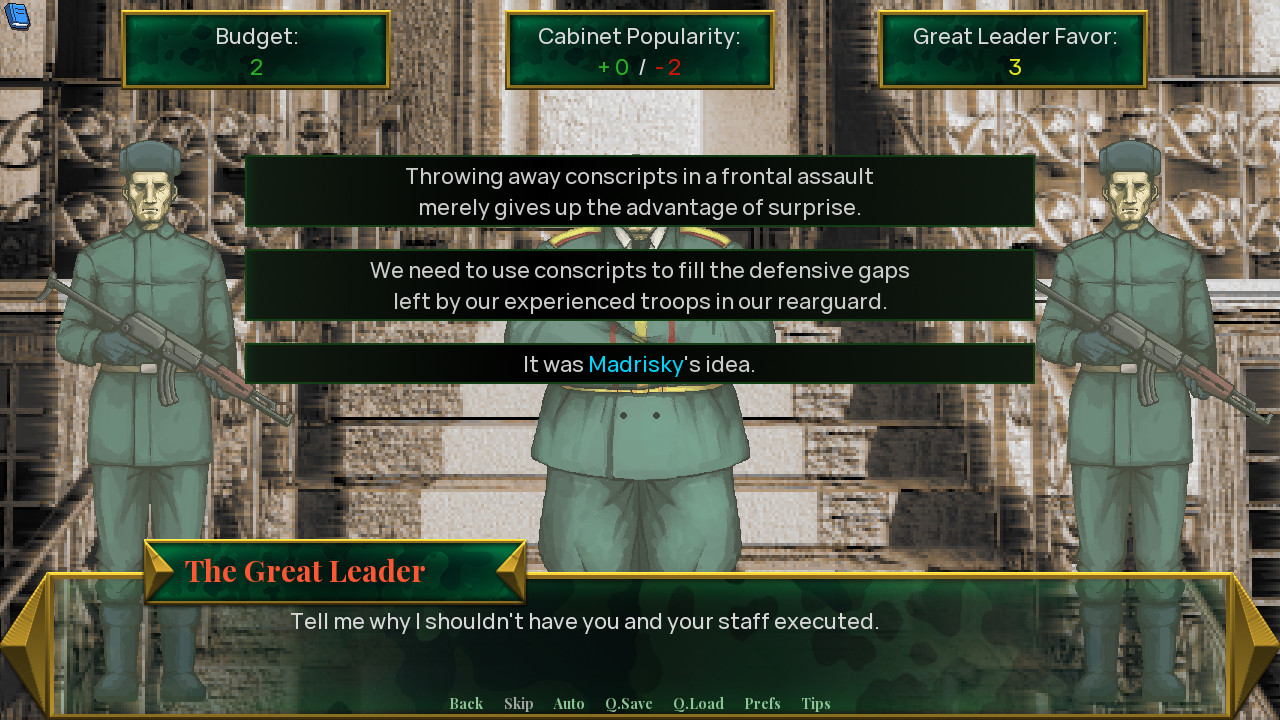Blame Madrisky by selecting his idea
This screenshot has height=720, width=1280.
tap(639, 364)
